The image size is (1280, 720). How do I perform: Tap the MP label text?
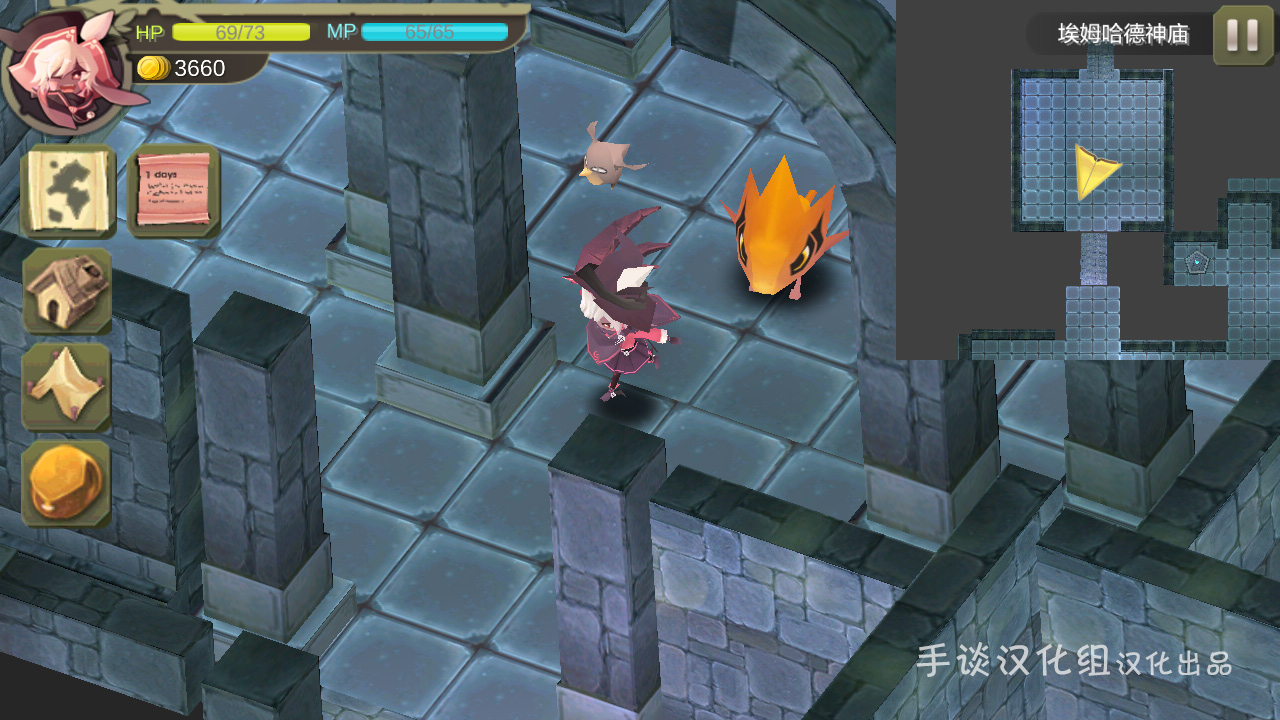[340, 32]
